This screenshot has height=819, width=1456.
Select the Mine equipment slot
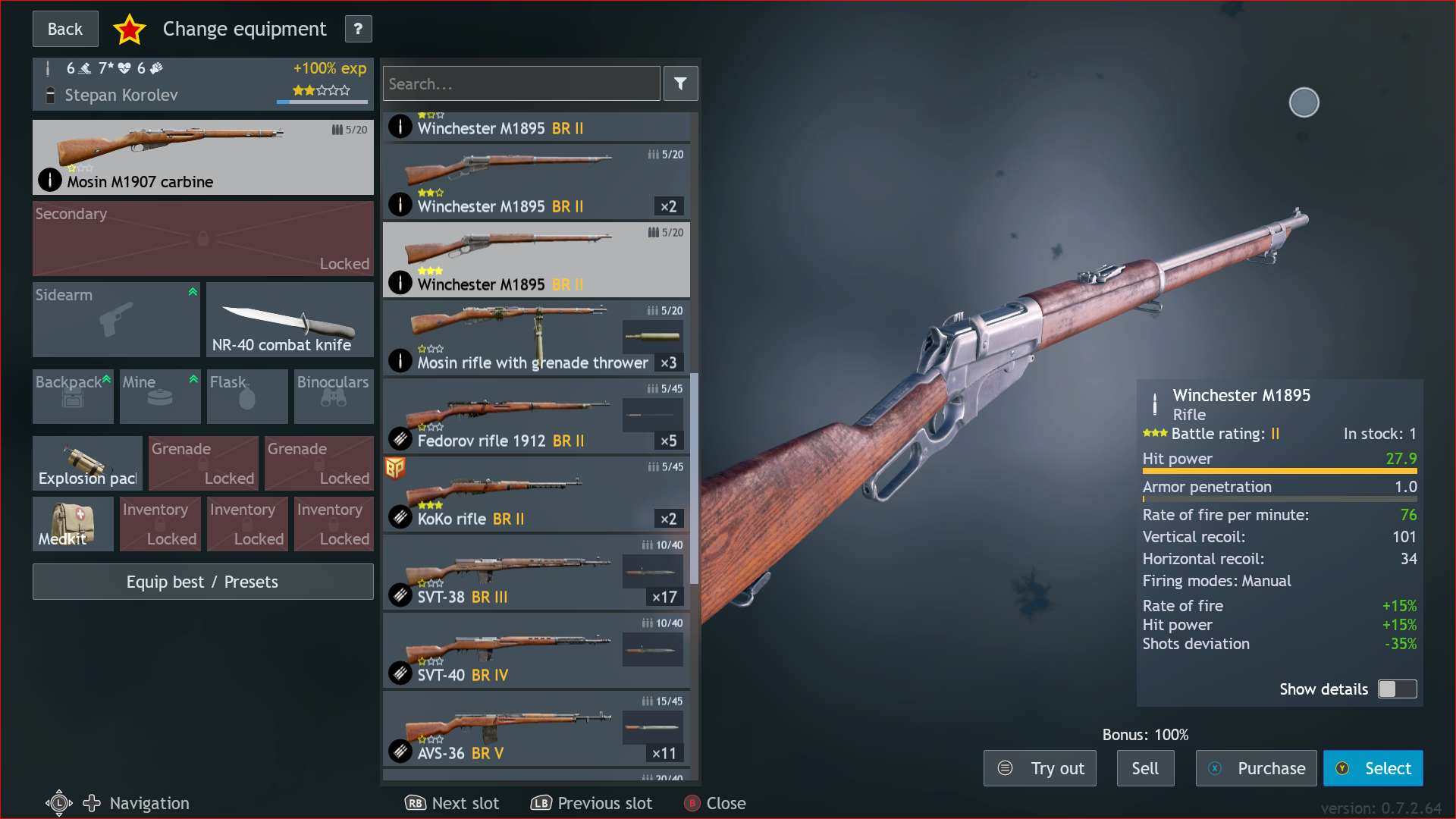tap(159, 396)
